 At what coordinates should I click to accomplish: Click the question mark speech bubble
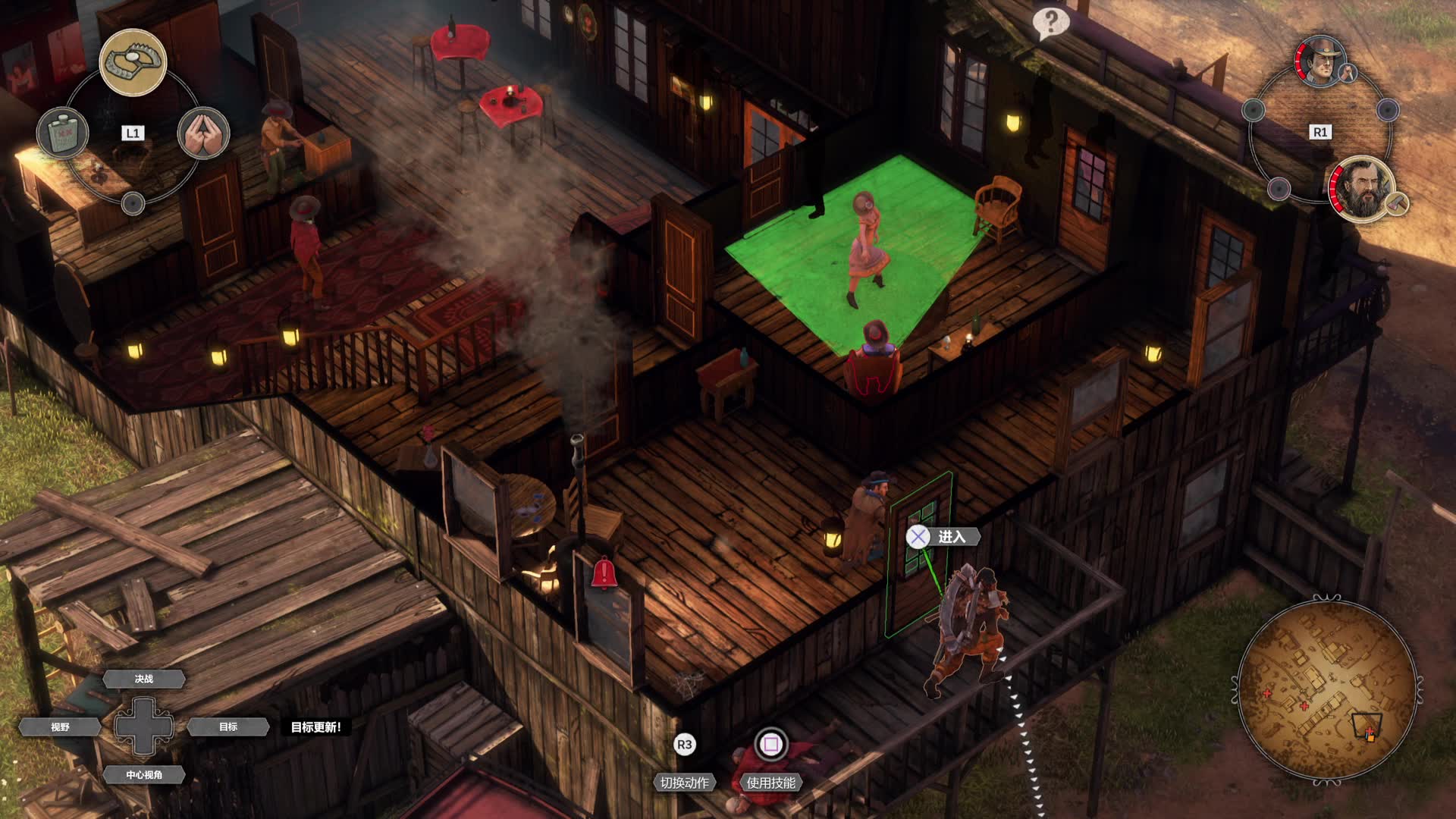(x=1050, y=23)
